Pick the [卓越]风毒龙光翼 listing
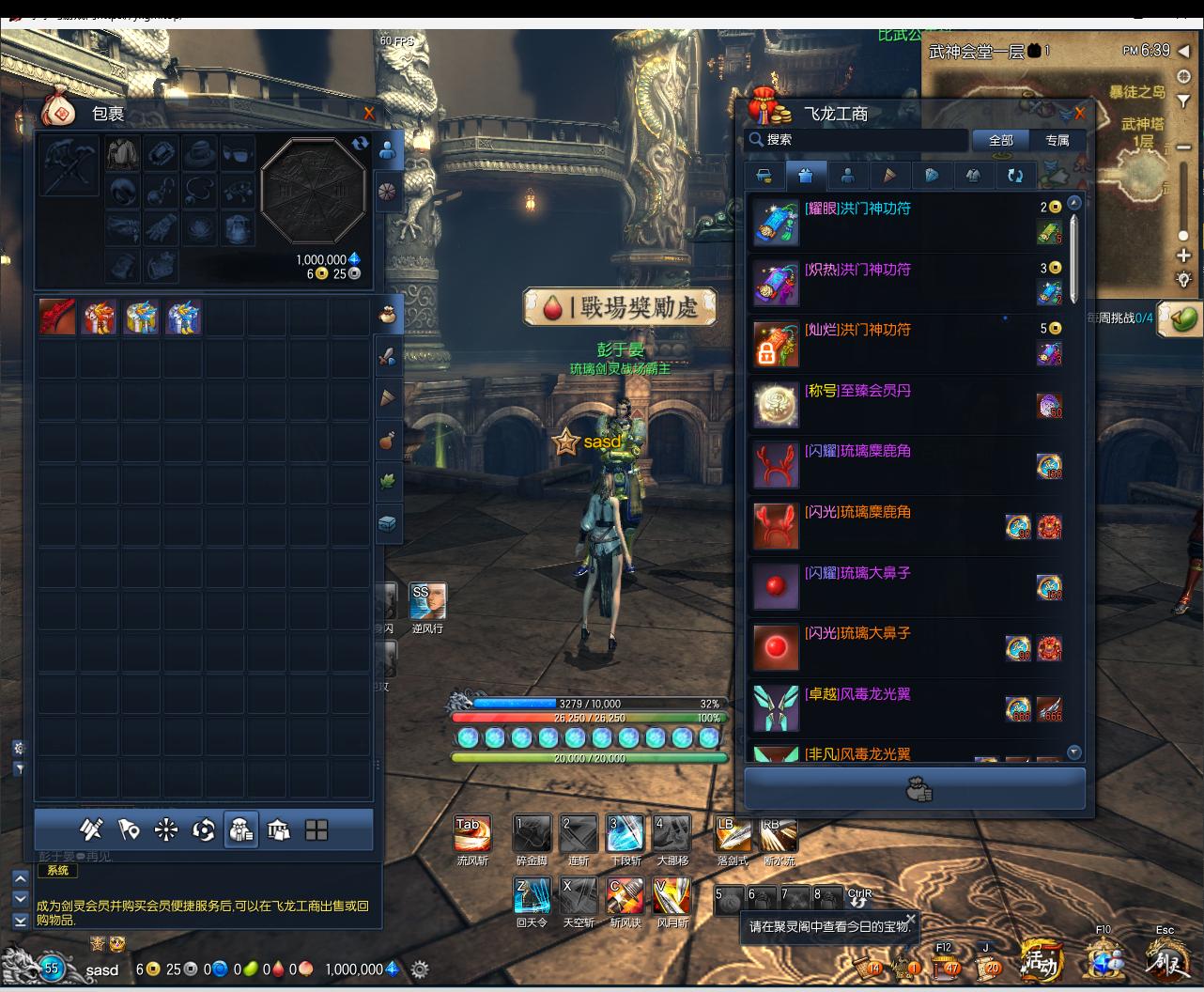Image resolution: width=1204 pixels, height=992 pixels. click(x=857, y=695)
